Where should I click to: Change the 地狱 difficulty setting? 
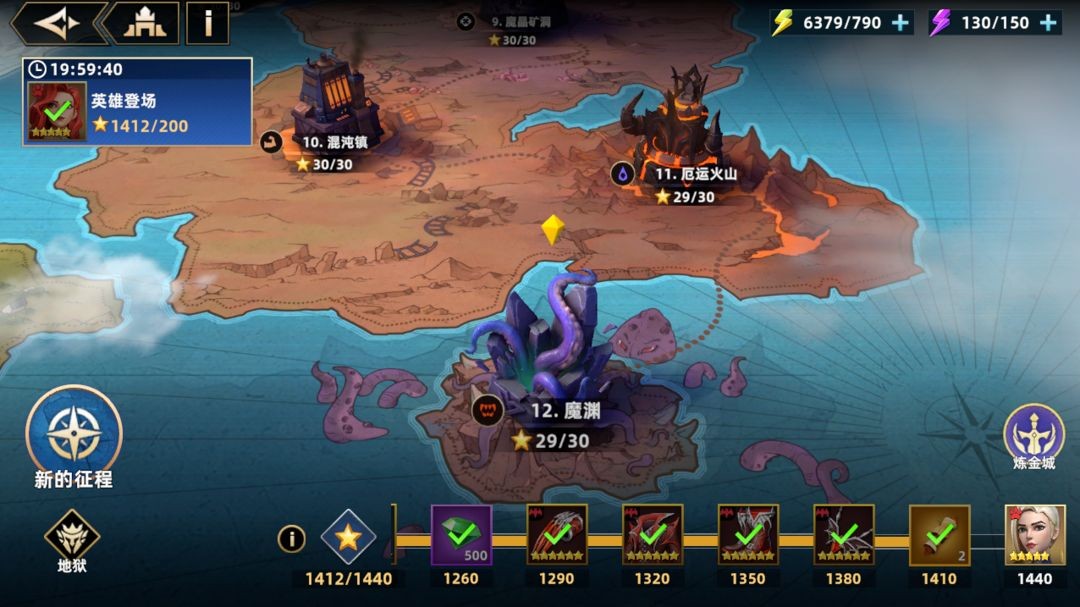pyautogui.click(x=72, y=536)
